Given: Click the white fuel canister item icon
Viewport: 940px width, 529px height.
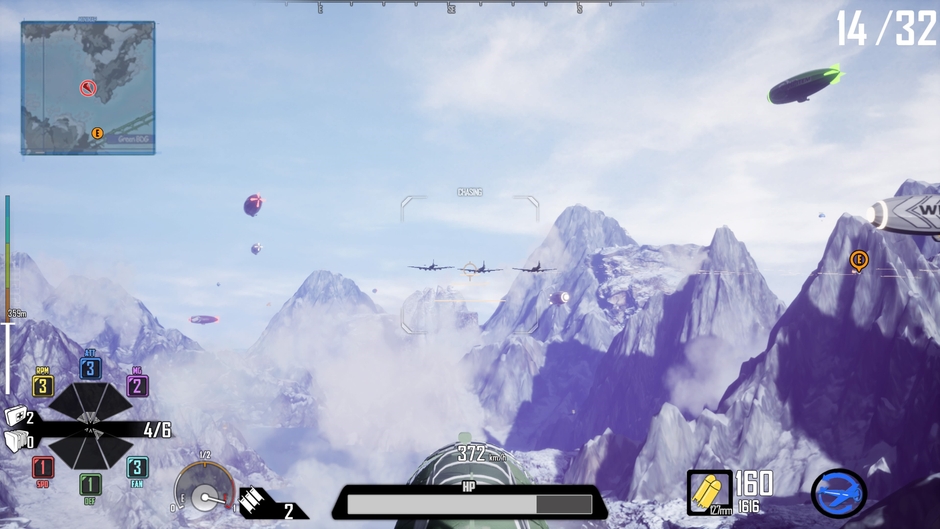Looking at the screenshot, I should tap(14, 441).
